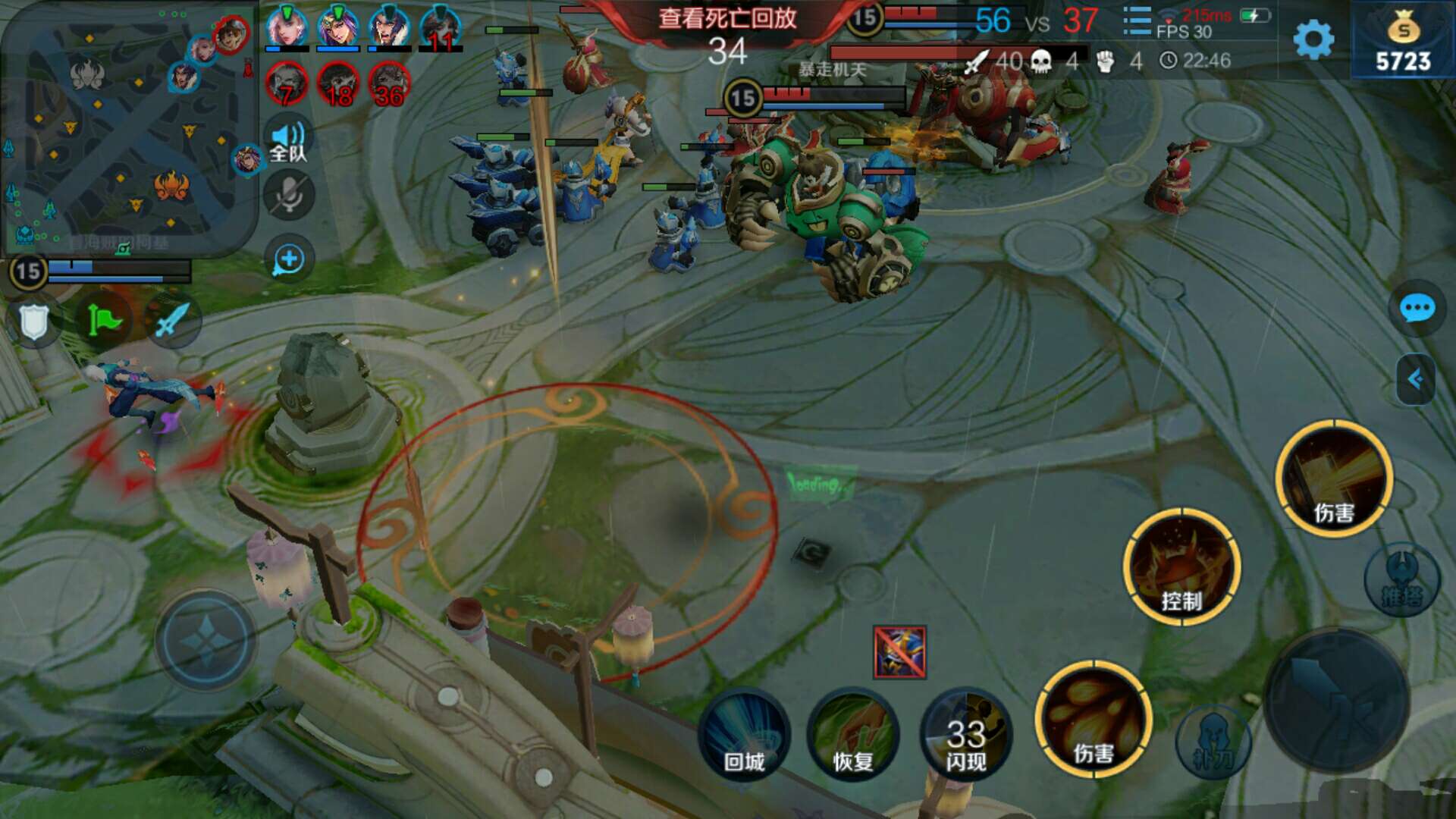Send the sword attack signal
The height and width of the screenshot is (819, 1456).
(x=172, y=320)
